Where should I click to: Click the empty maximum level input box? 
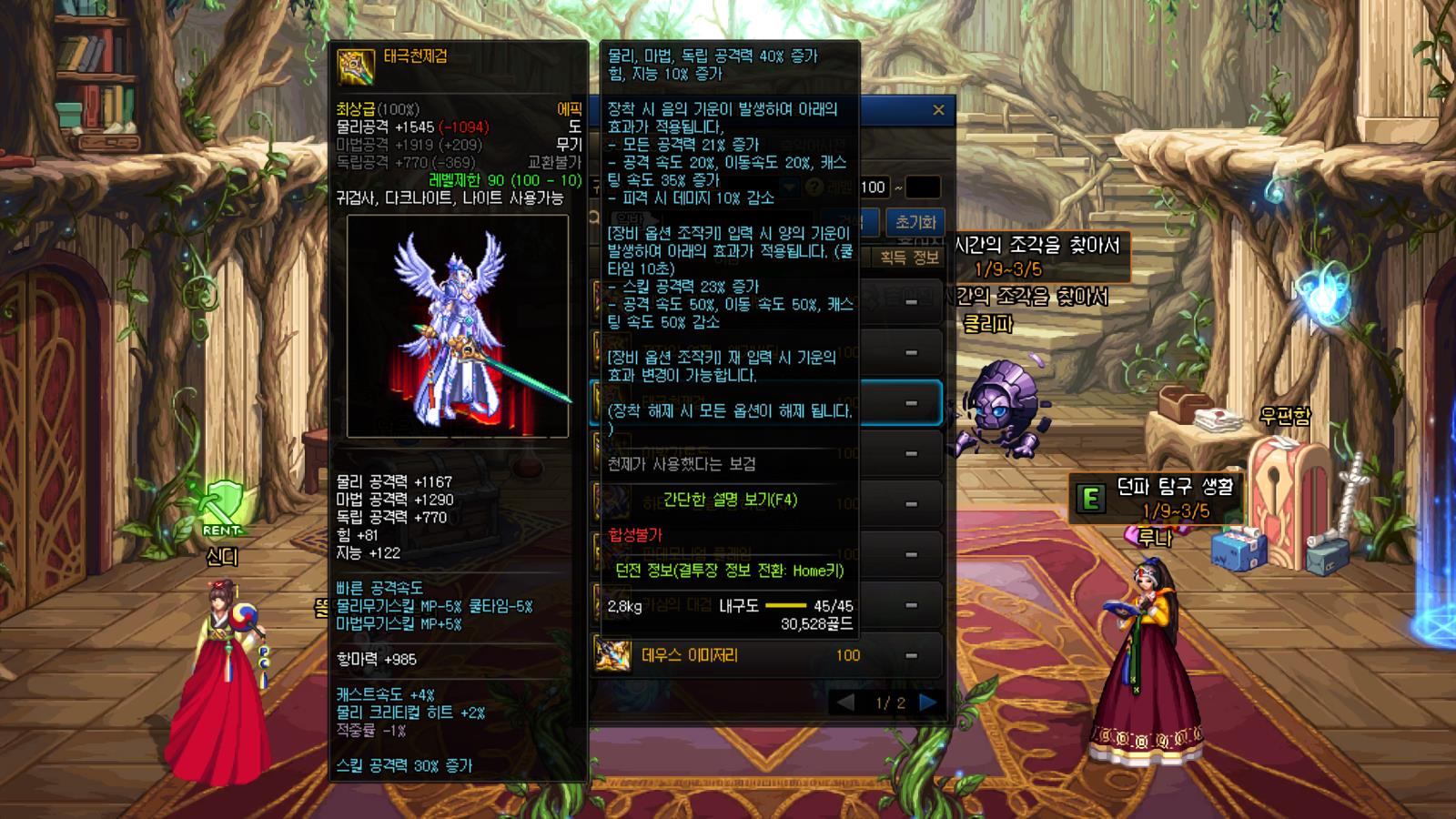click(x=923, y=187)
